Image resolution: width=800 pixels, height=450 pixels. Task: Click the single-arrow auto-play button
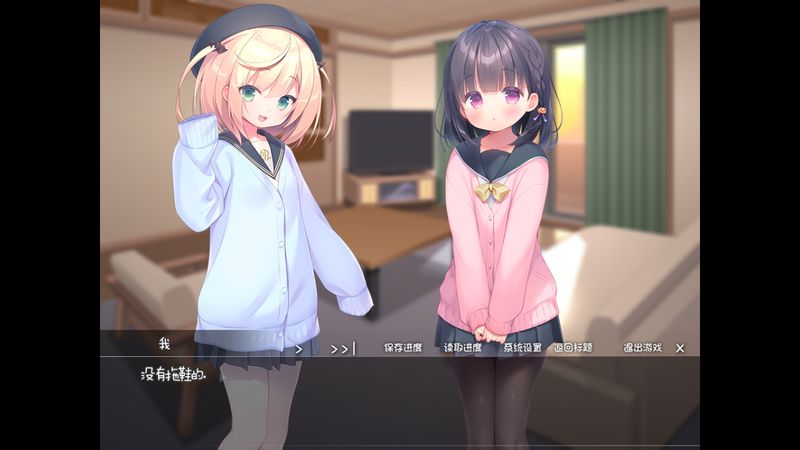[298, 348]
